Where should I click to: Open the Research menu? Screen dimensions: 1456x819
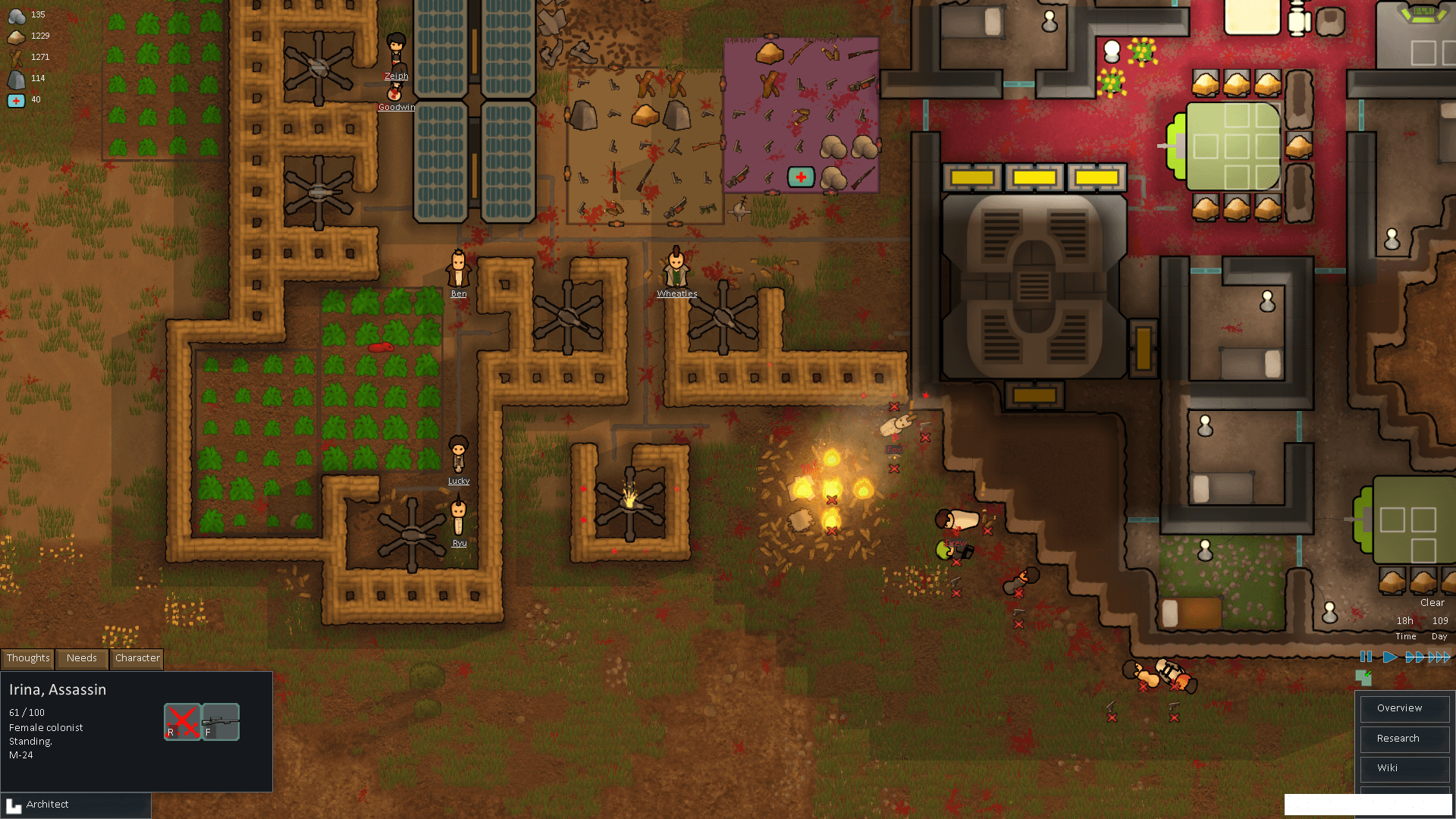(x=1404, y=739)
